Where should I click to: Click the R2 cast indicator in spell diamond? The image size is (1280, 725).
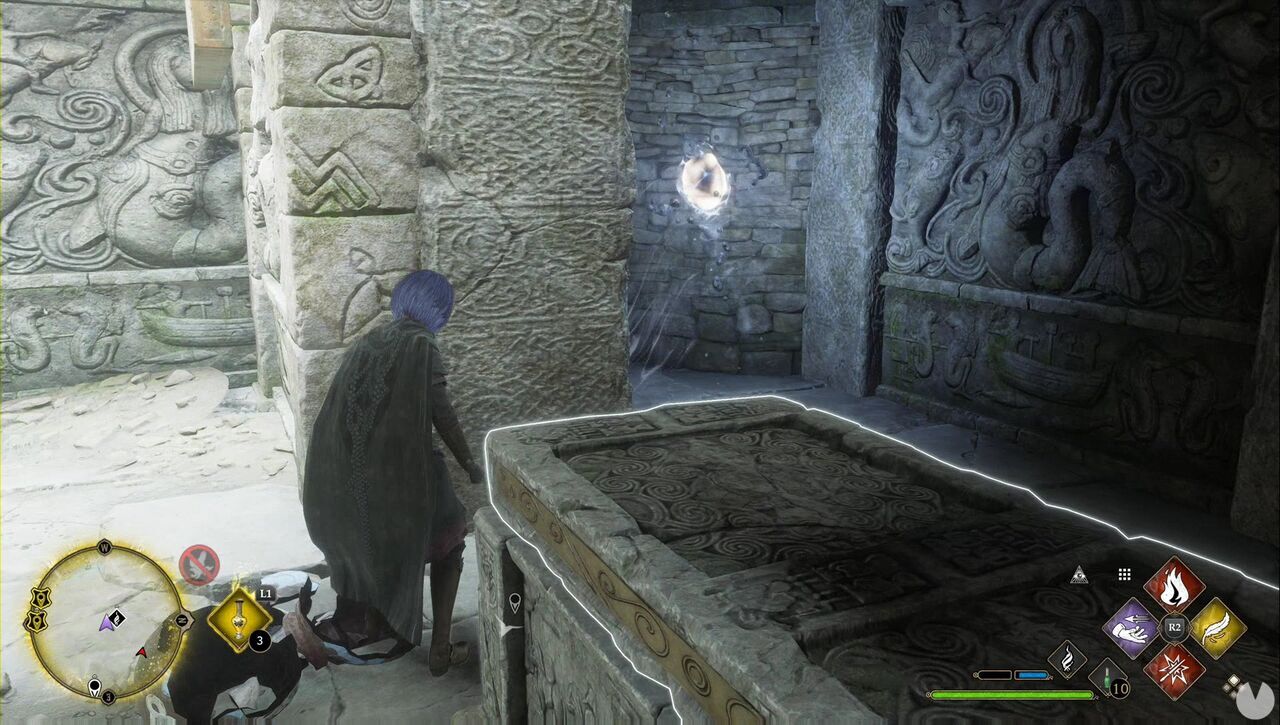click(1173, 626)
